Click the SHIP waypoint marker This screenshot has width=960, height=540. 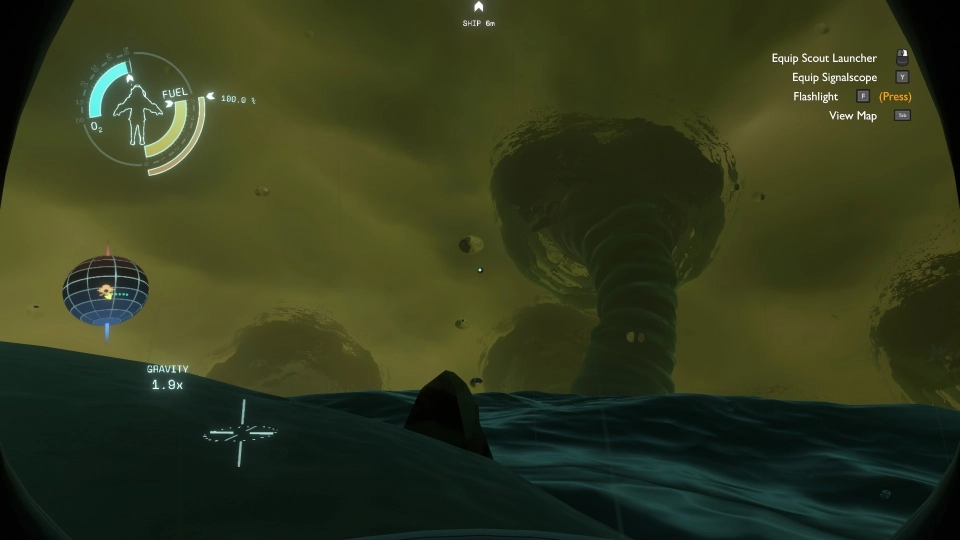[x=479, y=8]
